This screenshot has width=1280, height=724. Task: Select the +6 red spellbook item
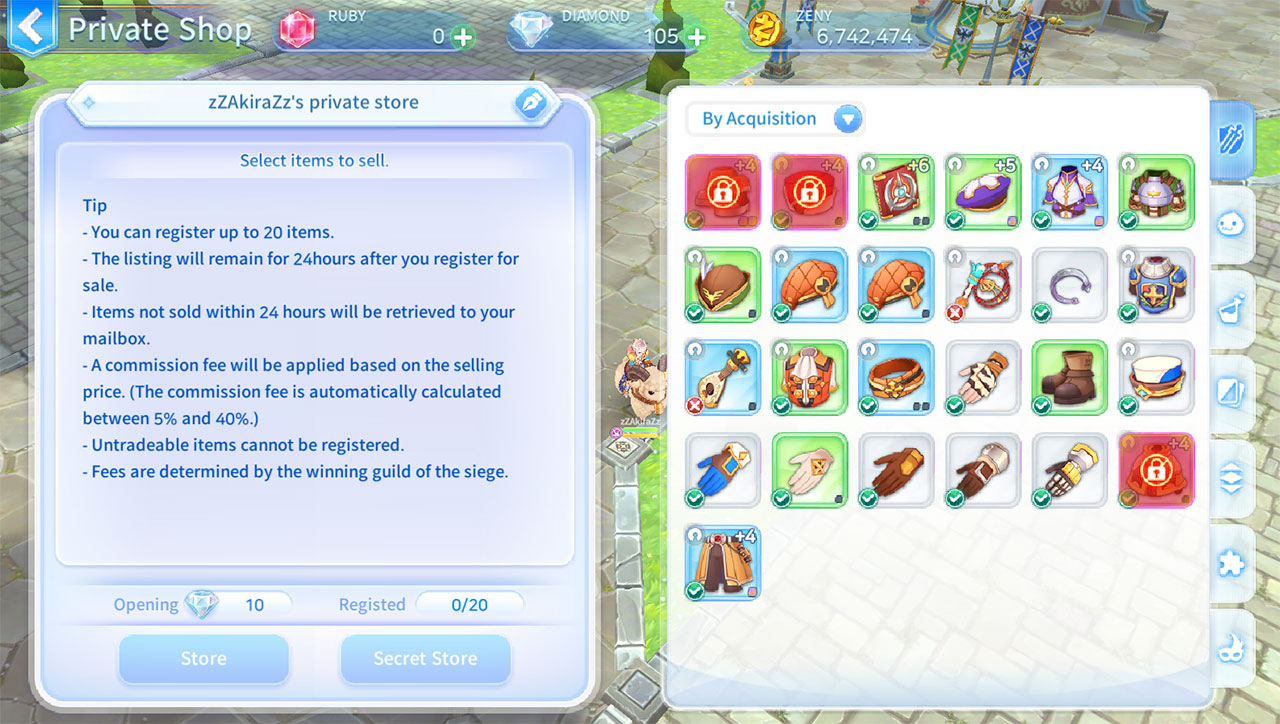[x=896, y=192]
